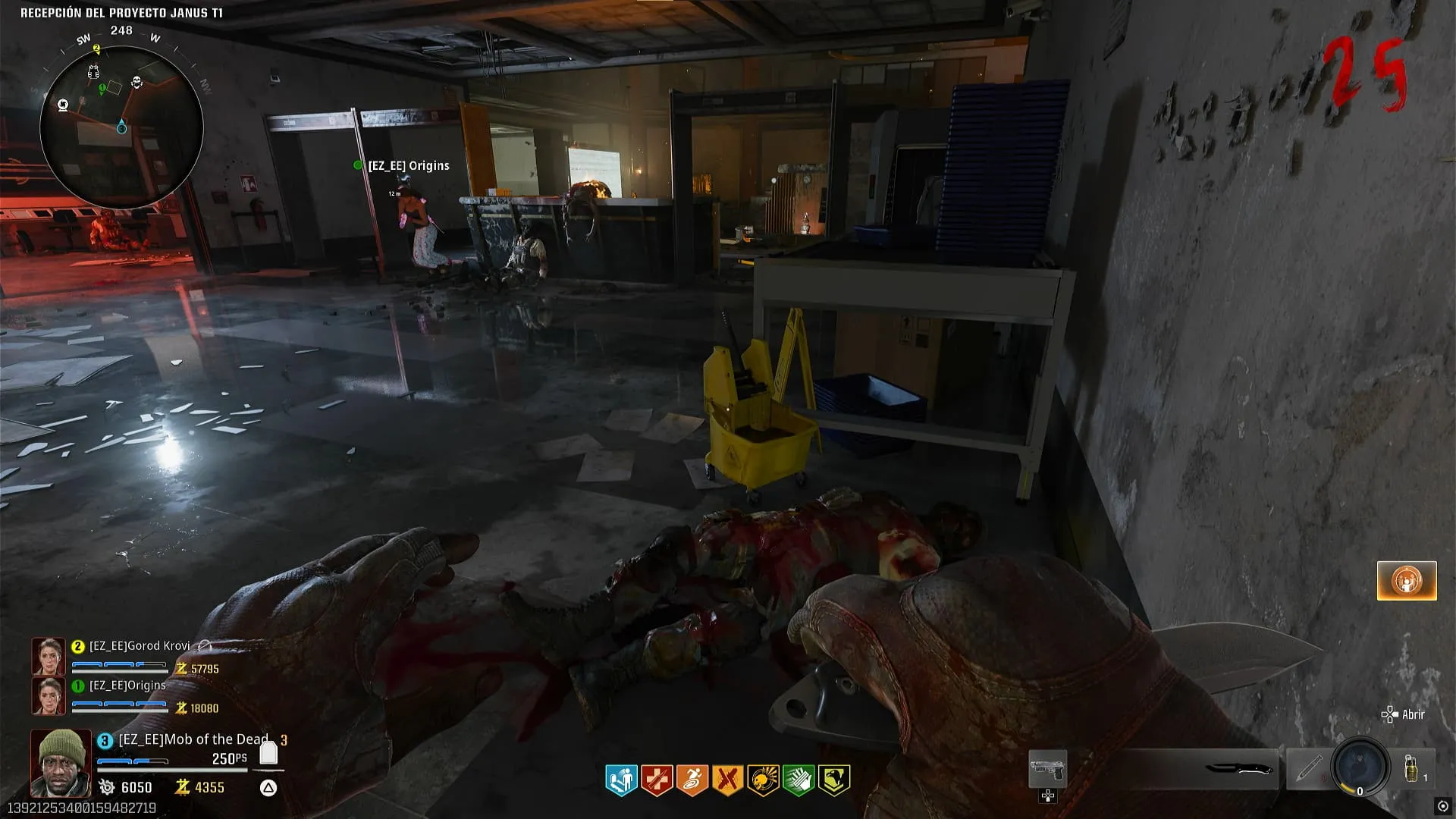Click the golden skull Deadshot perk icon
This screenshot has height=819, width=1456.
763,780
